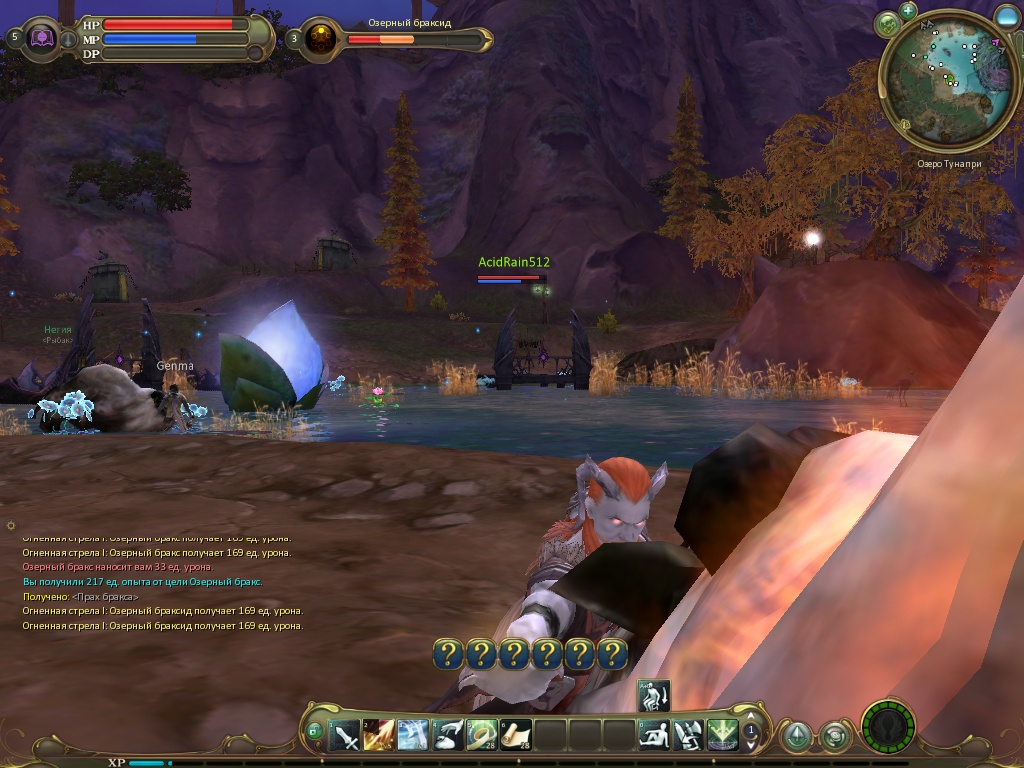Open the round coil menu button beside the hotbar

(834, 737)
